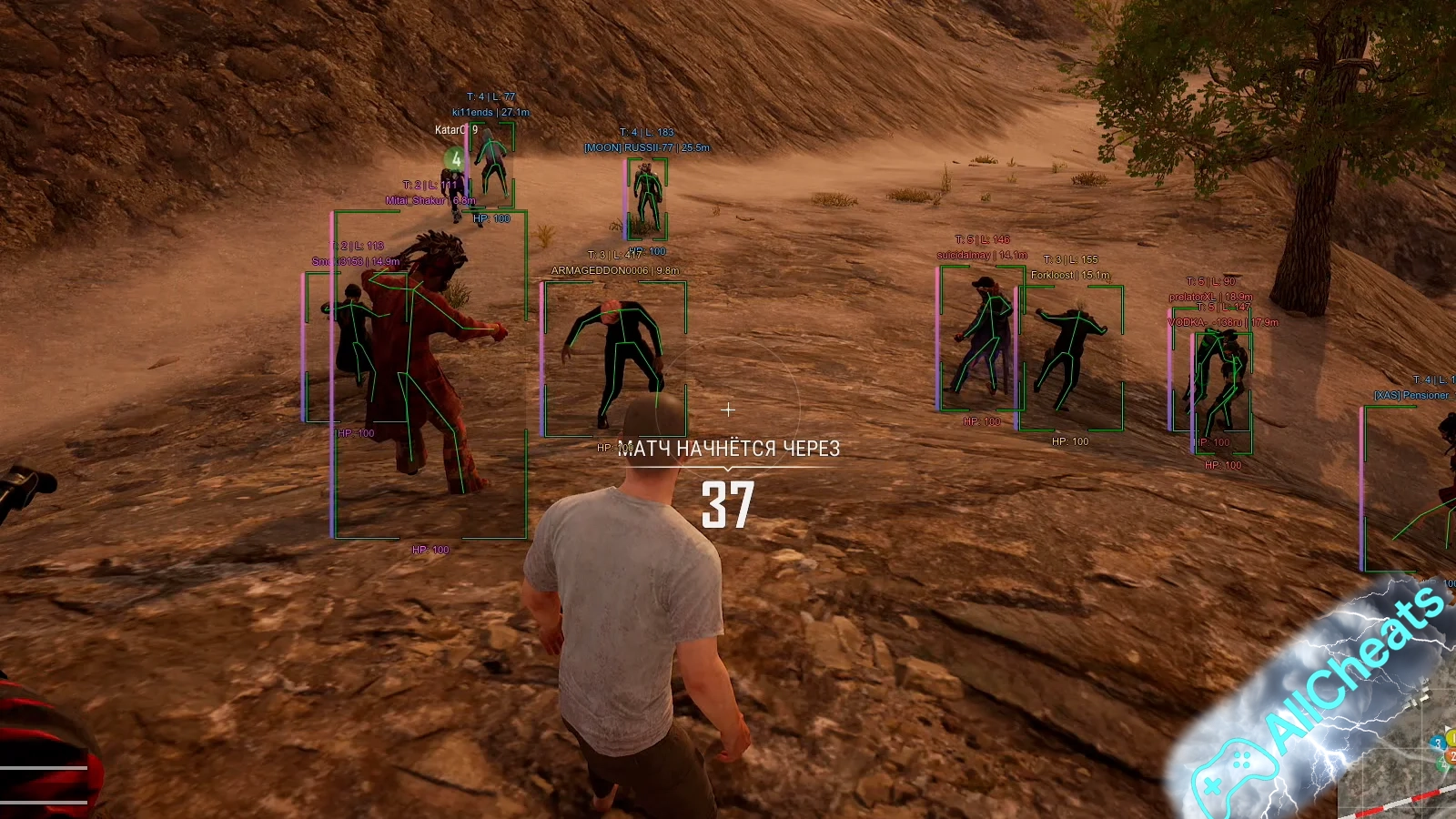Select the green teammate number 4 marker

455,160
